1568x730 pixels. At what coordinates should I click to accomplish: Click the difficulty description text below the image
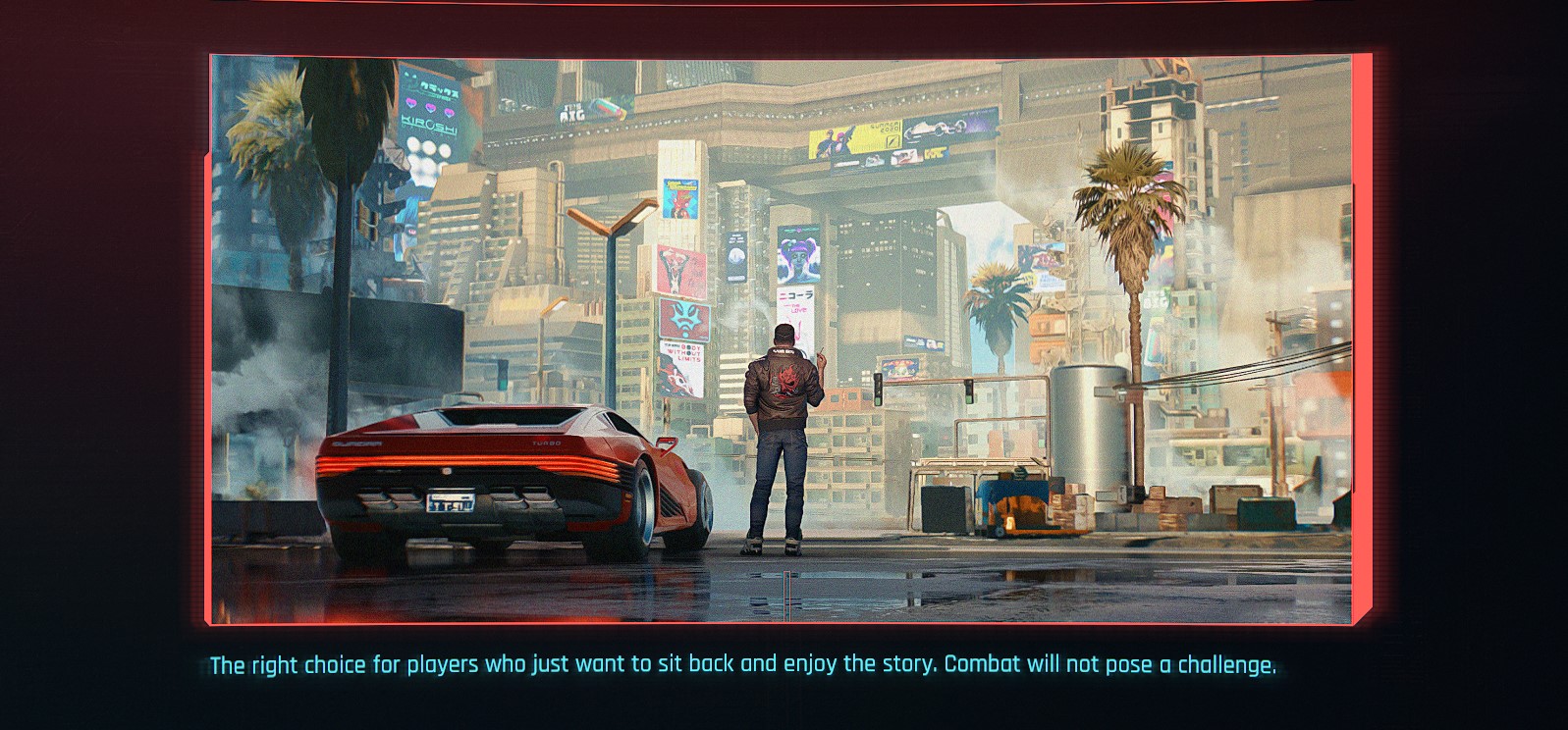(x=744, y=664)
